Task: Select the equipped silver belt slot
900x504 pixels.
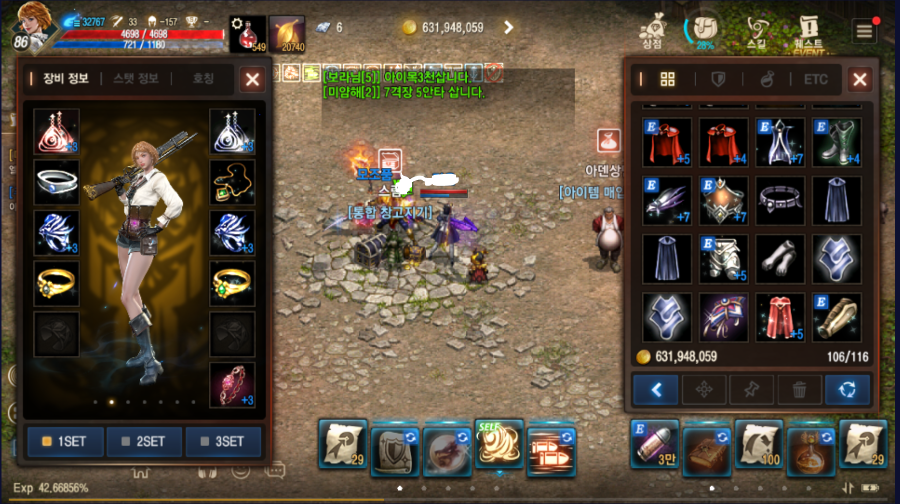Action: (x=57, y=183)
